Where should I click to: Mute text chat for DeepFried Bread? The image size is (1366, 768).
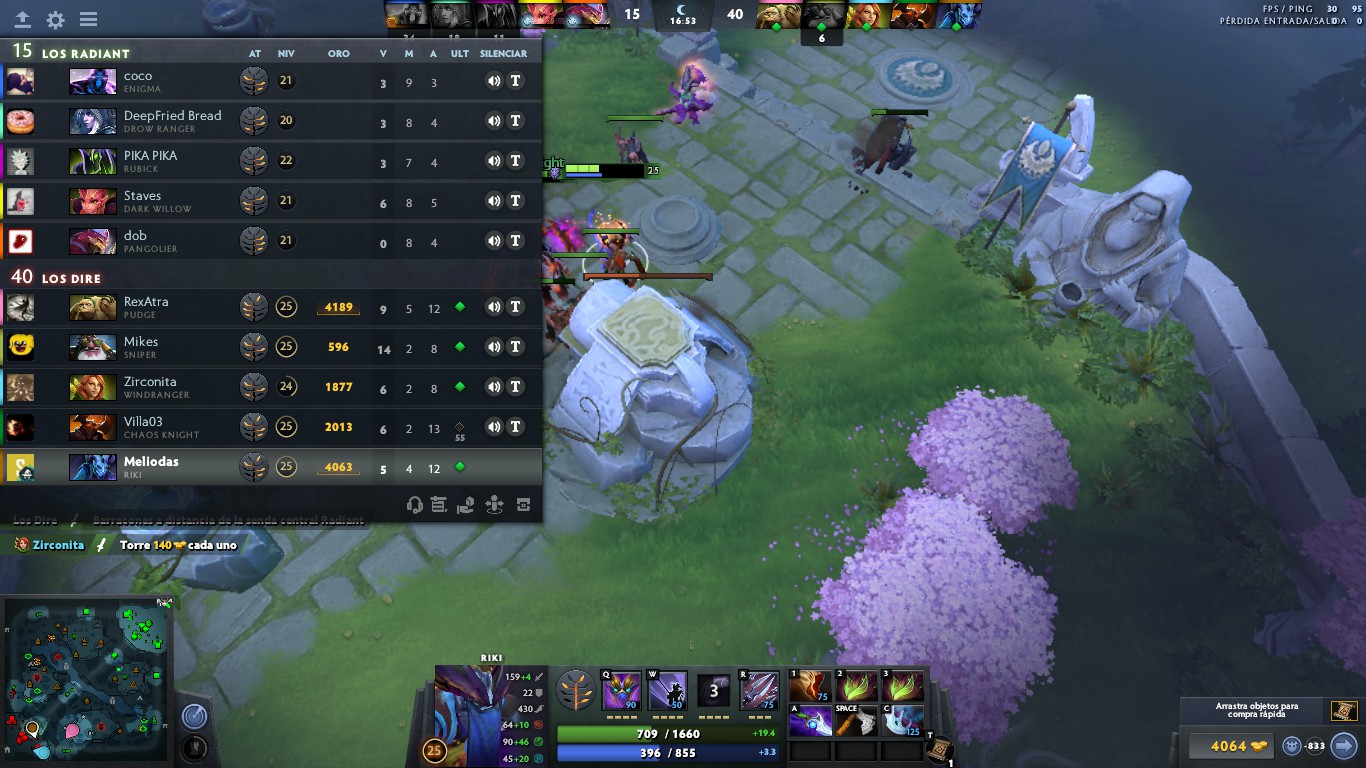pyautogui.click(x=516, y=121)
